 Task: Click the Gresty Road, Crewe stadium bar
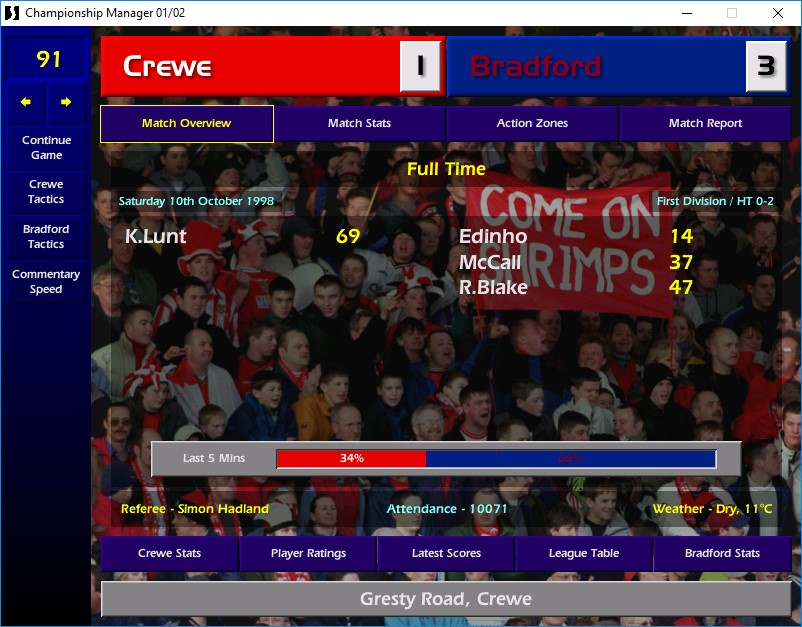pyautogui.click(x=446, y=600)
